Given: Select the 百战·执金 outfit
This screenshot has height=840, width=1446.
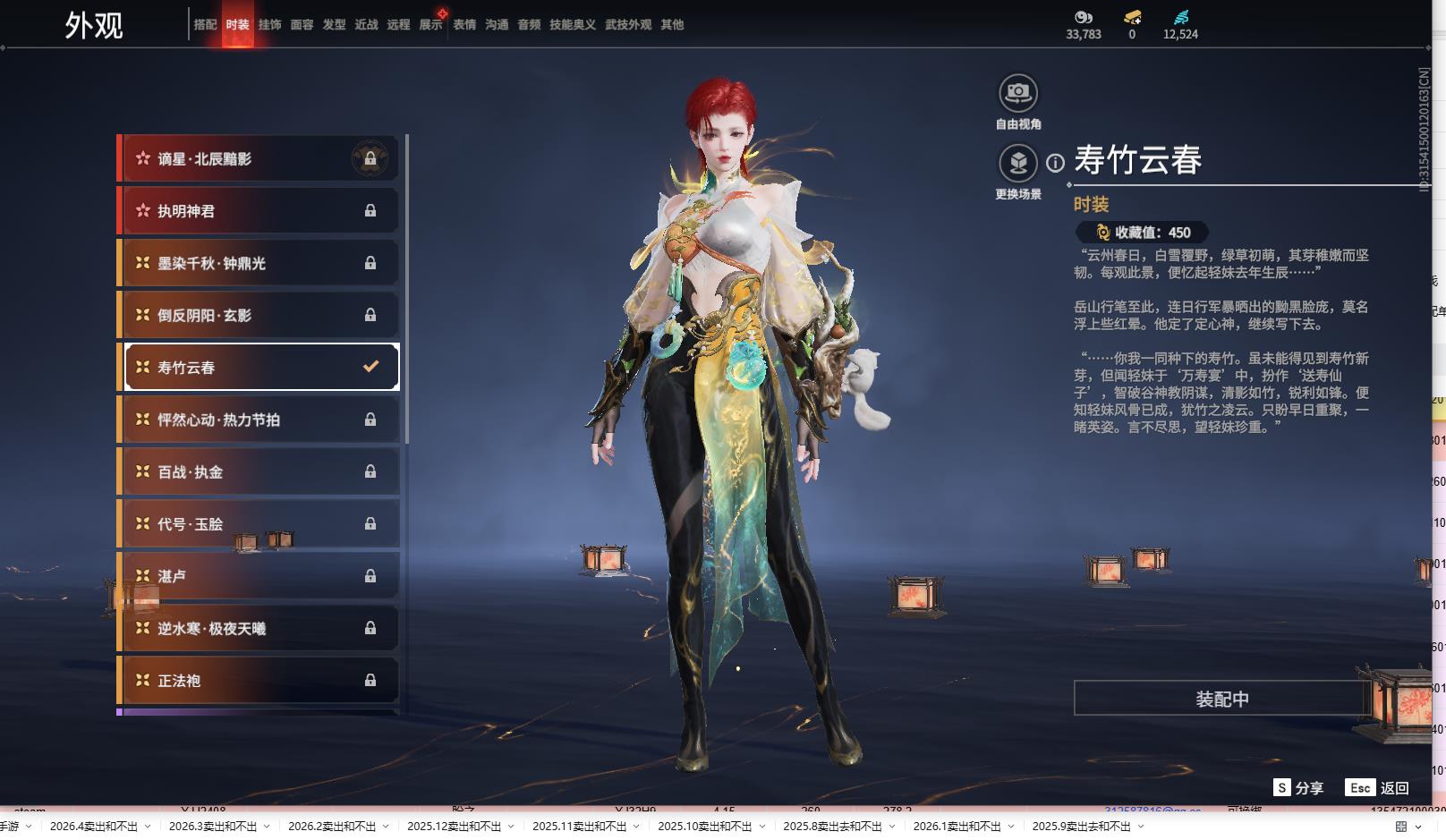Looking at the screenshot, I should coord(259,471).
